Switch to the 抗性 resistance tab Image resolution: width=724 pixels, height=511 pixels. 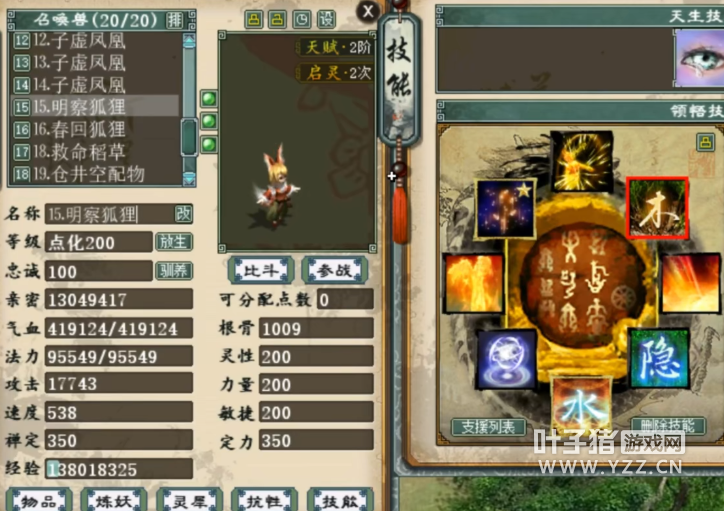point(264,500)
